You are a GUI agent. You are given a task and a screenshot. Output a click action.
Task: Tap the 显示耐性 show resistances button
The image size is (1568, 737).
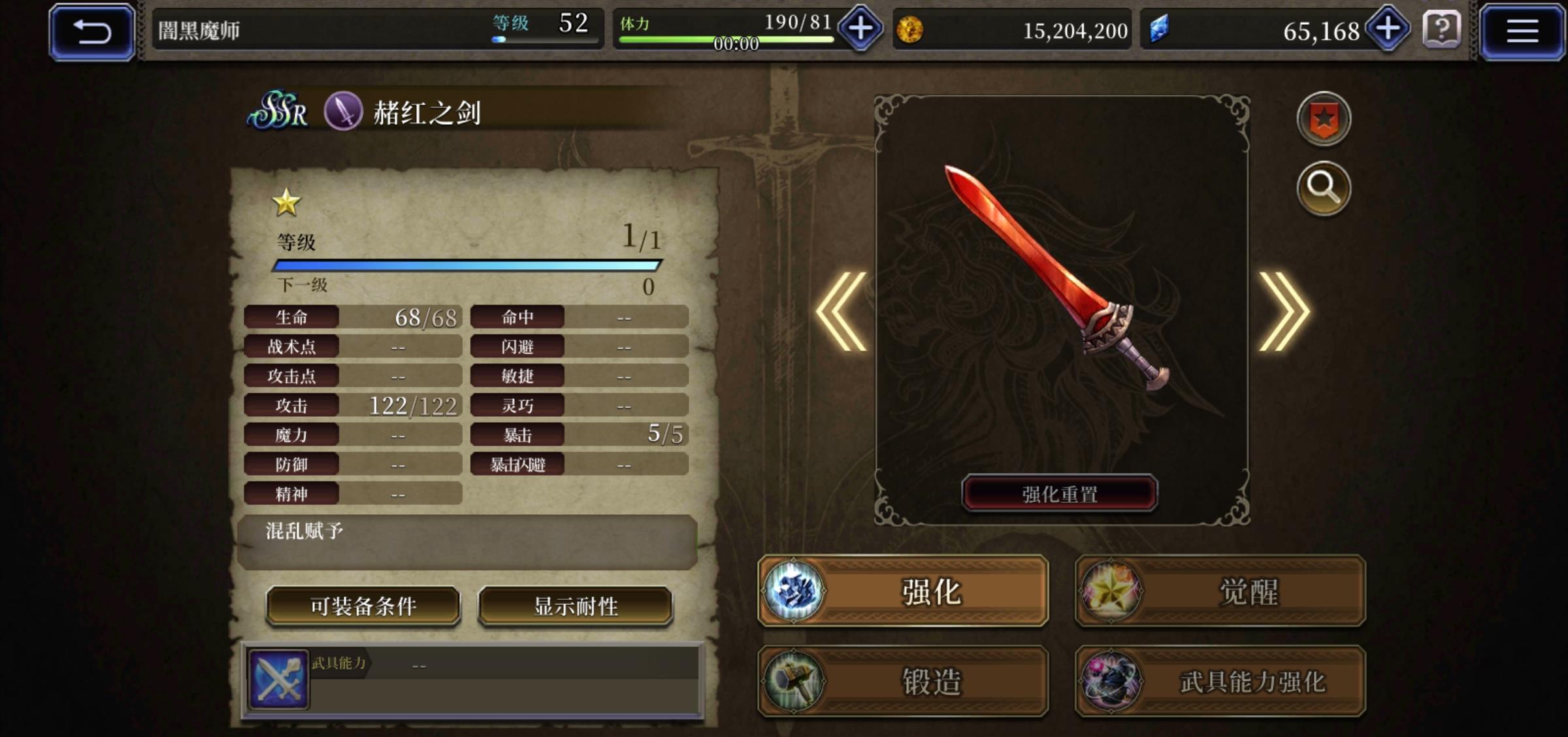coord(576,605)
